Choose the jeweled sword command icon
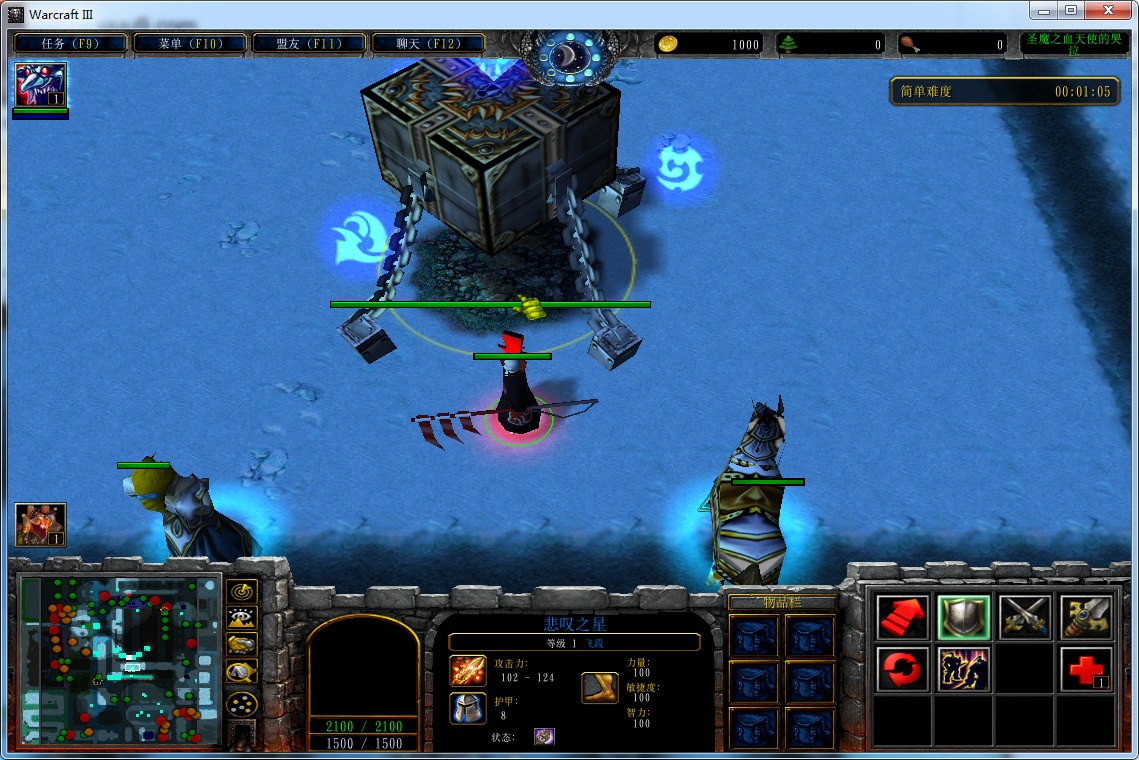Viewport: 1139px width, 760px height. point(1086,617)
